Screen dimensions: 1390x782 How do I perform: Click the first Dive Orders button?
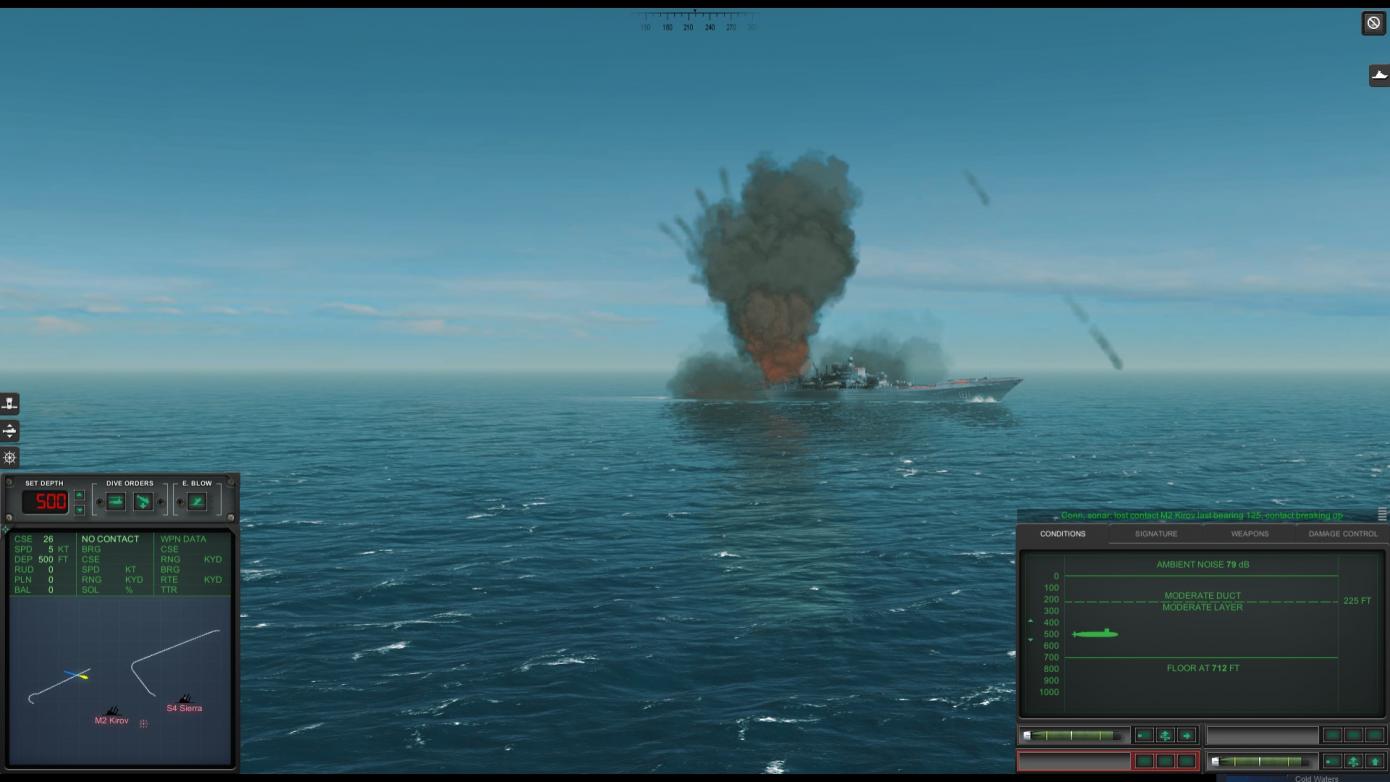116,501
